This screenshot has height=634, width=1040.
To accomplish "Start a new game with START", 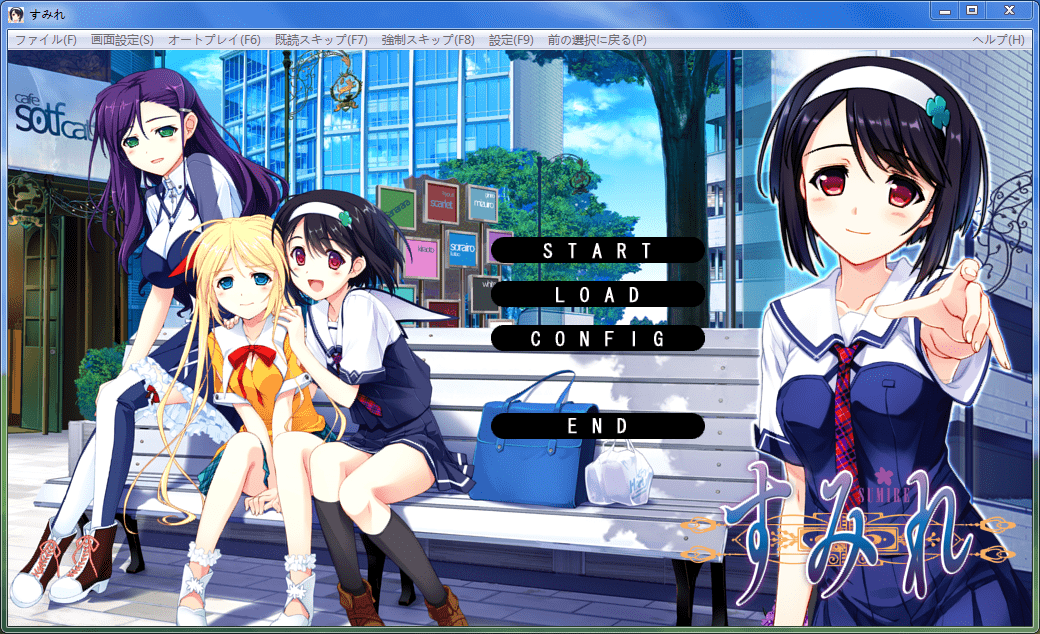I will pyautogui.click(x=598, y=250).
